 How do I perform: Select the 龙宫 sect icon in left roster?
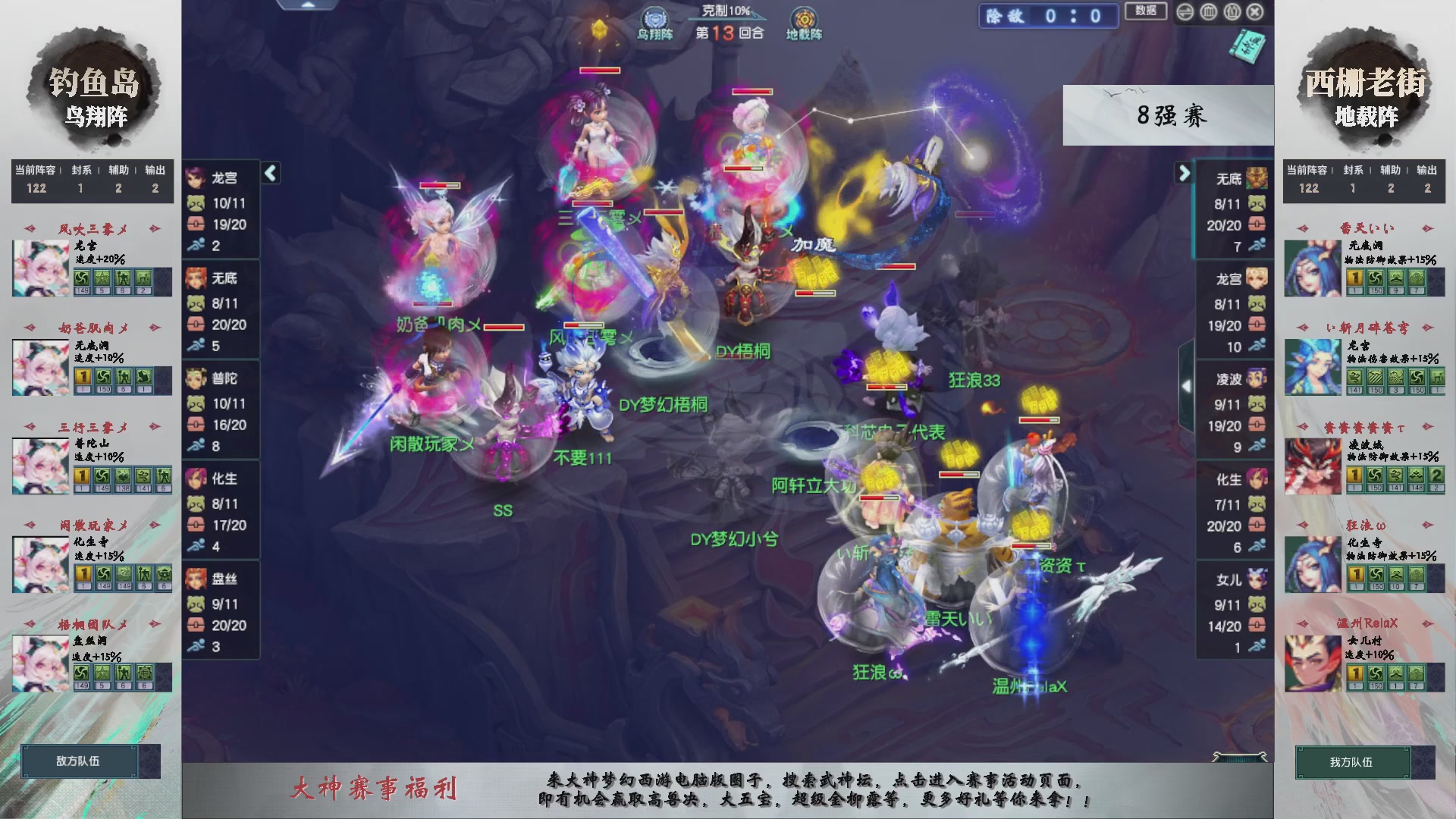[x=196, y=177]
